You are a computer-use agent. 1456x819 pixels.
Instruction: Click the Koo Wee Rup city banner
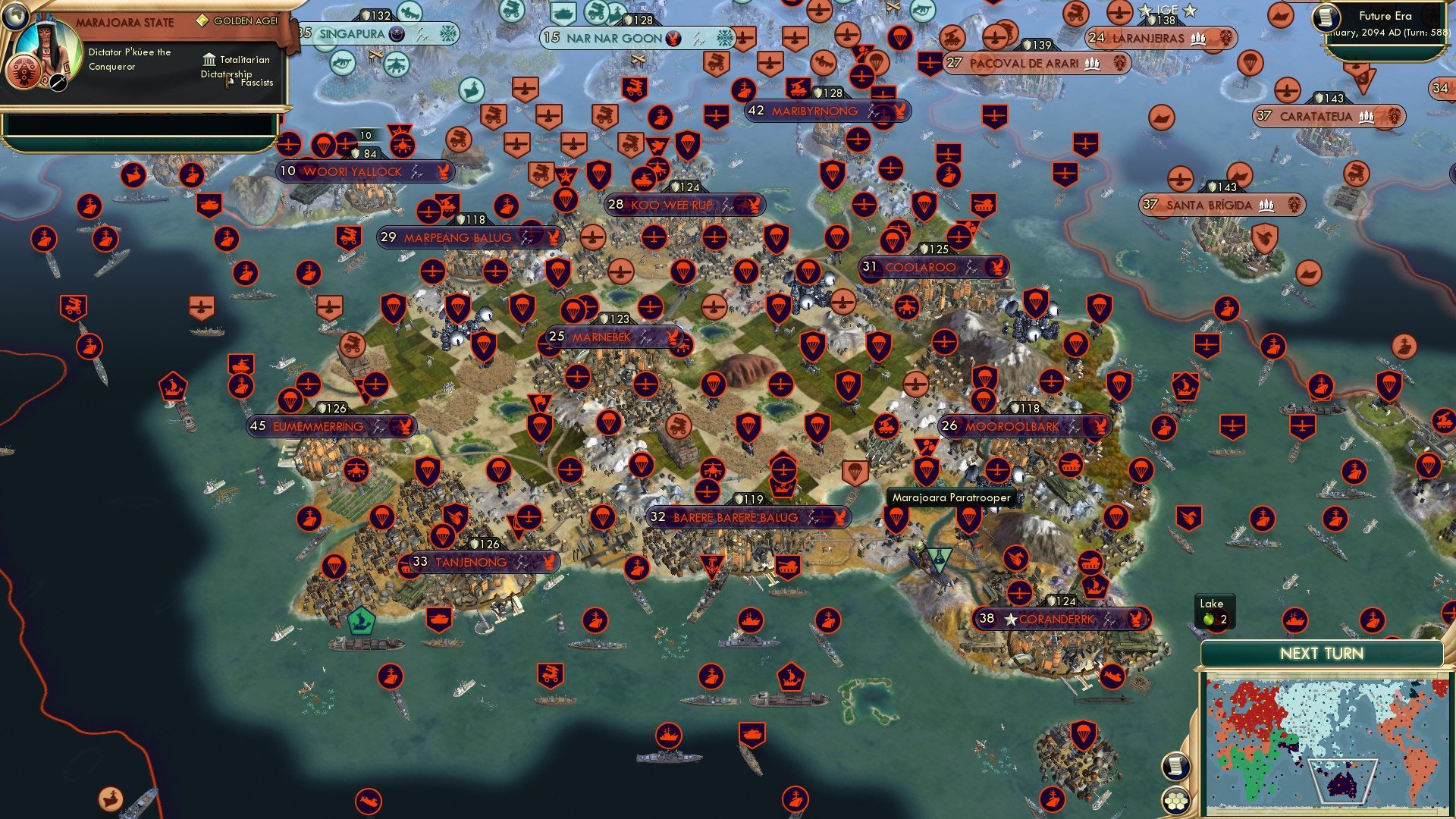point(681,203)
